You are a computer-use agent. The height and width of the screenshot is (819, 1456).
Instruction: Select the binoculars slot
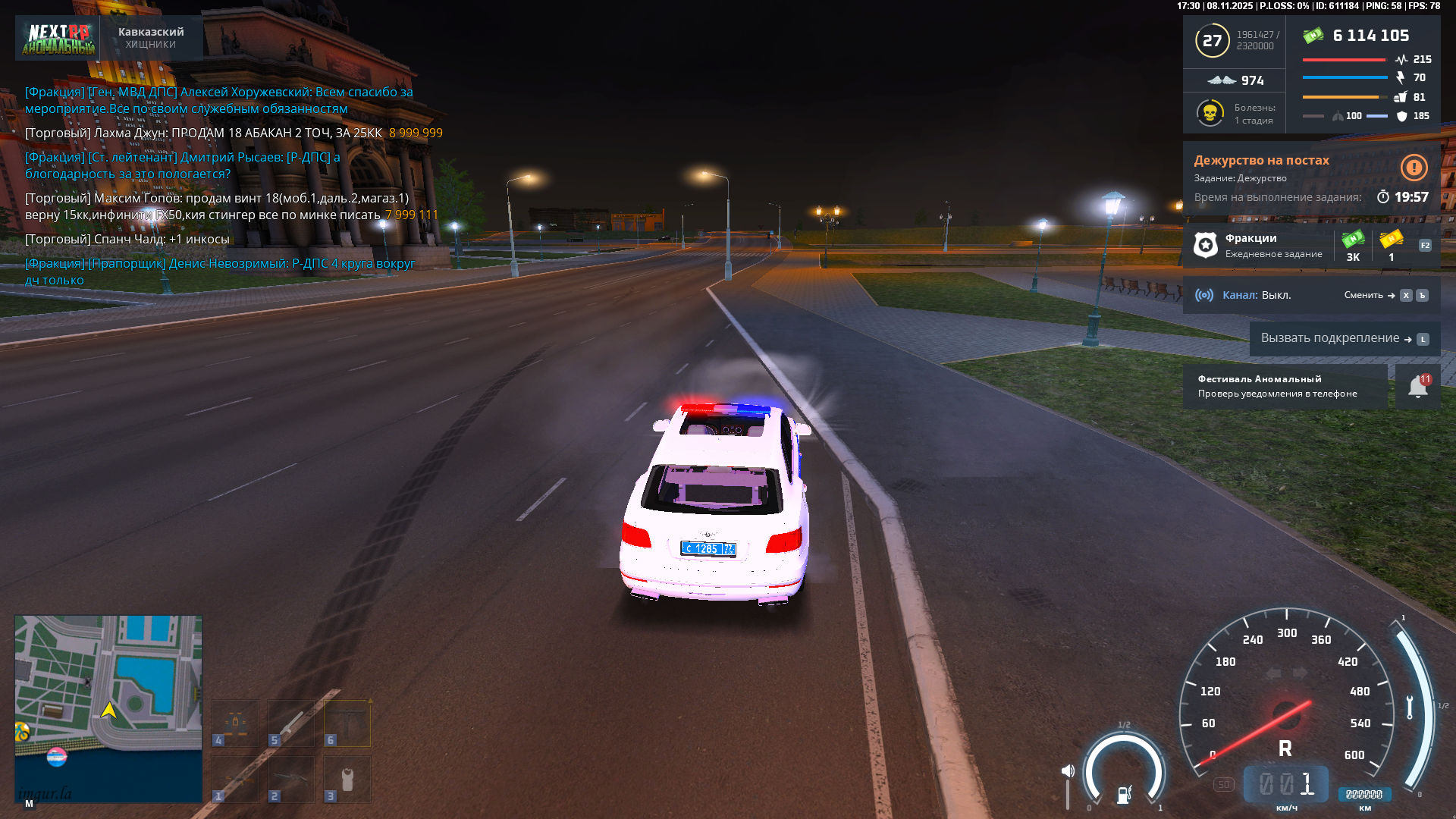coord(235,723)
